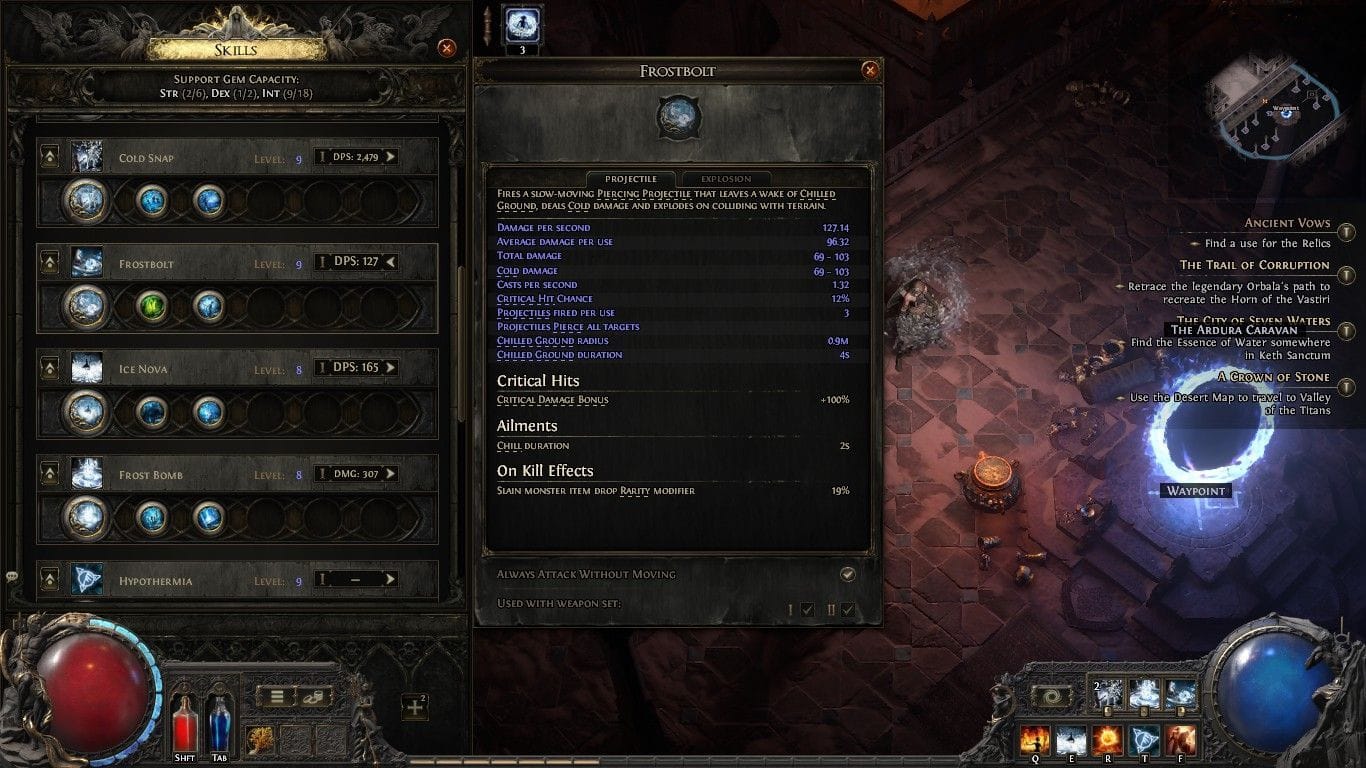Expand the Ancient Vows quest entry
The height and width of the screenshot is (768, 1366).
click(x=1349, y=232)
